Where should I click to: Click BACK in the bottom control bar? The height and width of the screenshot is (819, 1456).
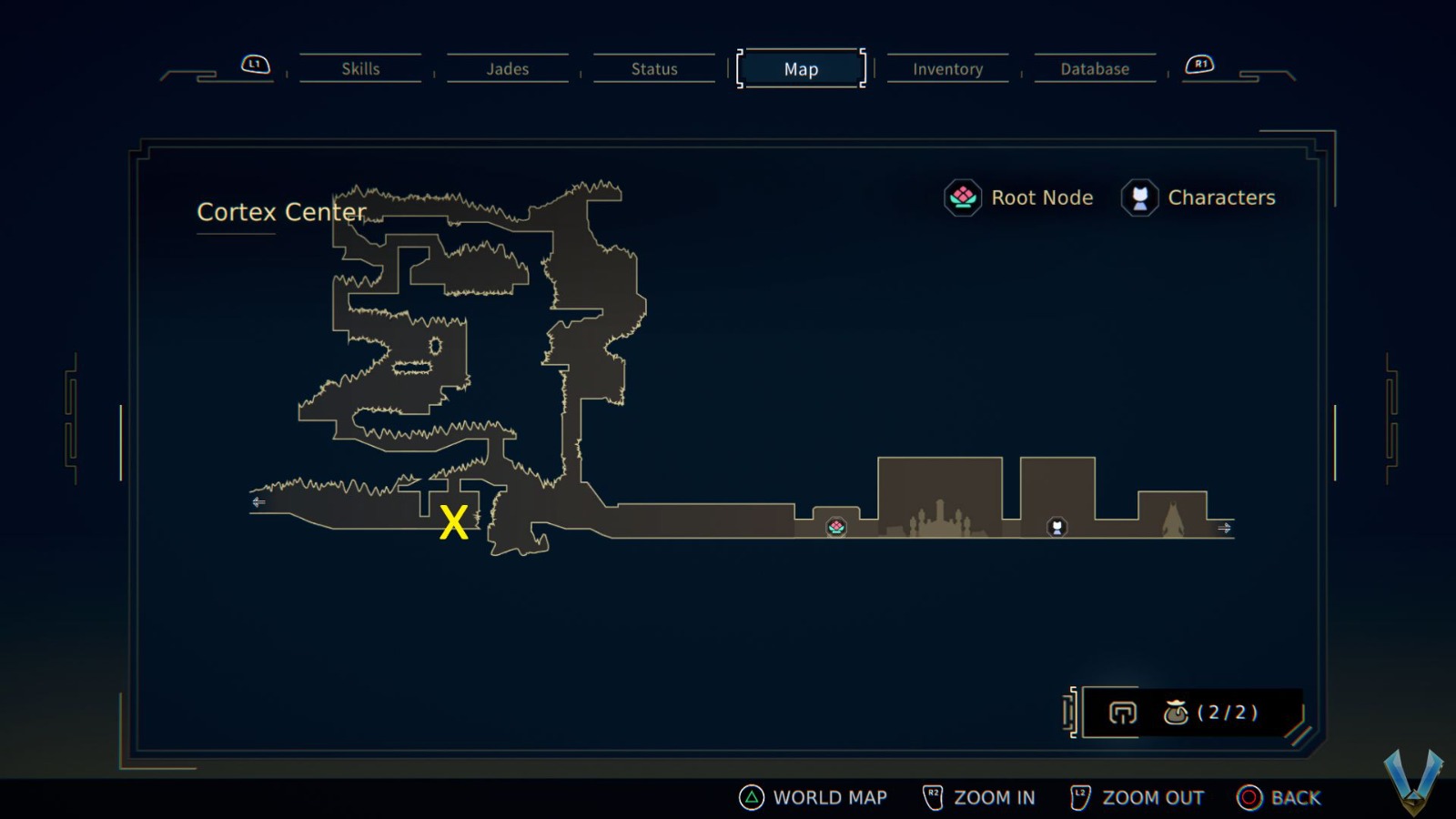1297,797
